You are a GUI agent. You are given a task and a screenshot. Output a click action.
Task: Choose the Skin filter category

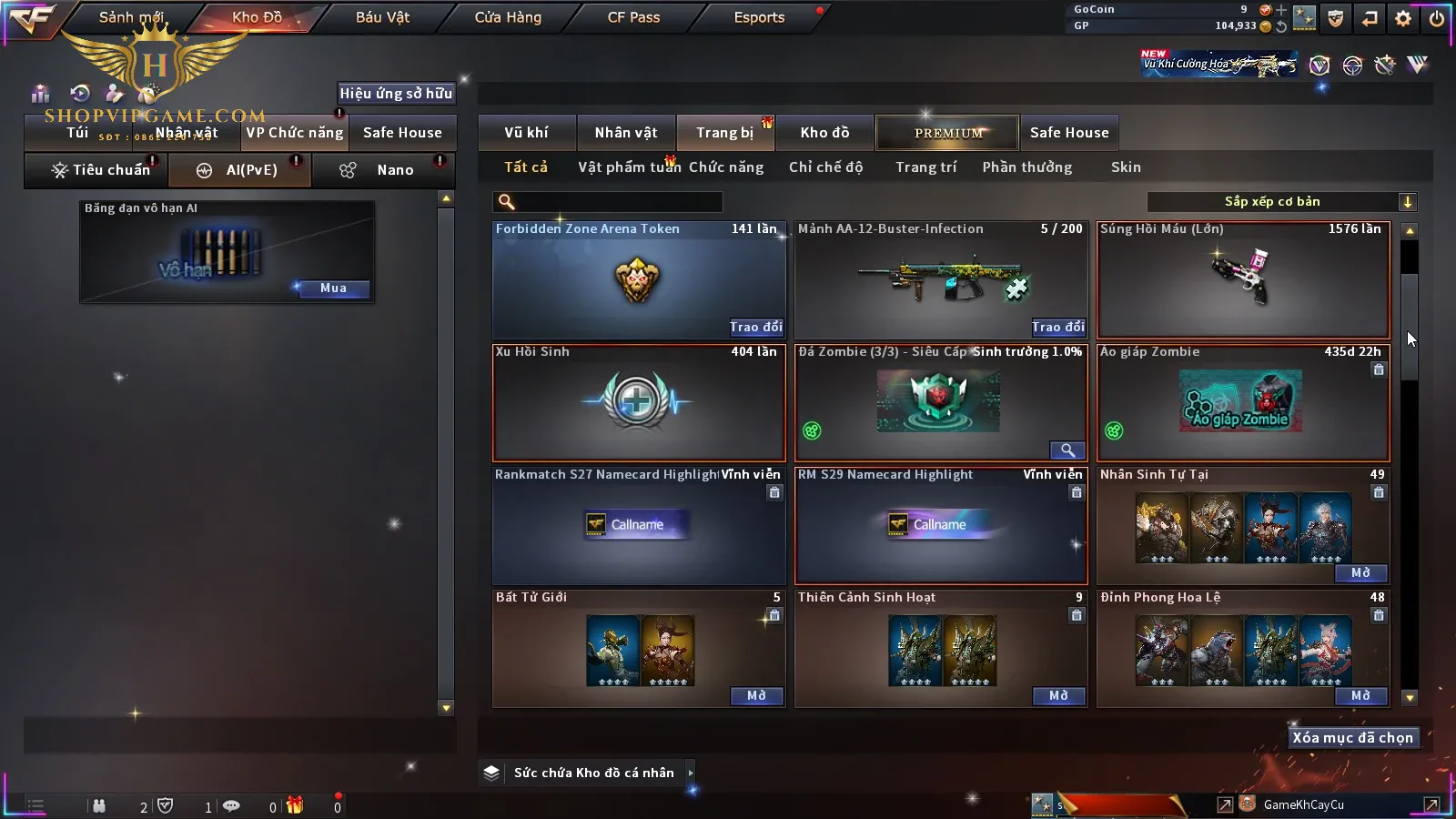(x=1125, y=167)
